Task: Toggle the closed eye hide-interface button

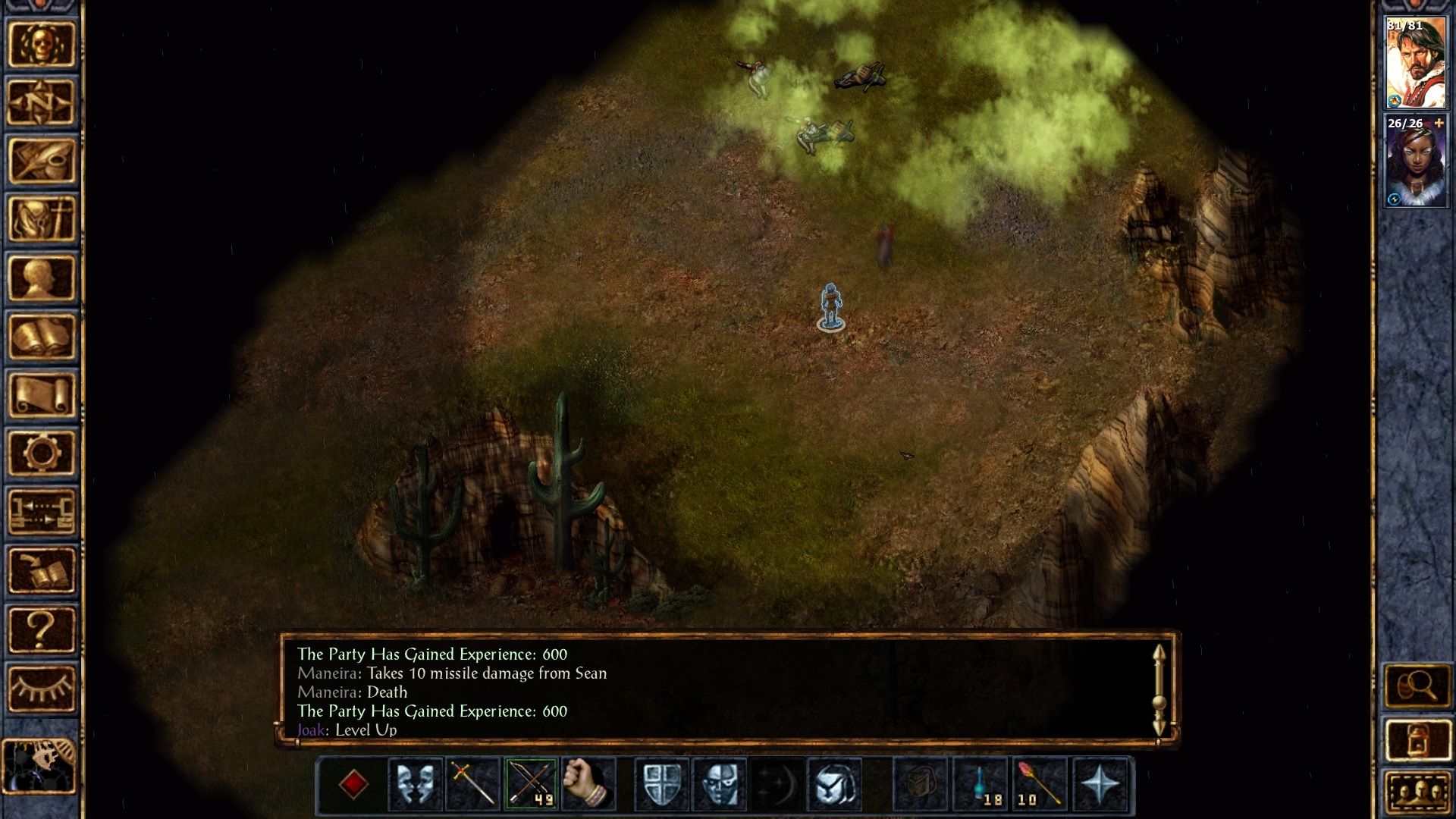Action: (42, 688)
